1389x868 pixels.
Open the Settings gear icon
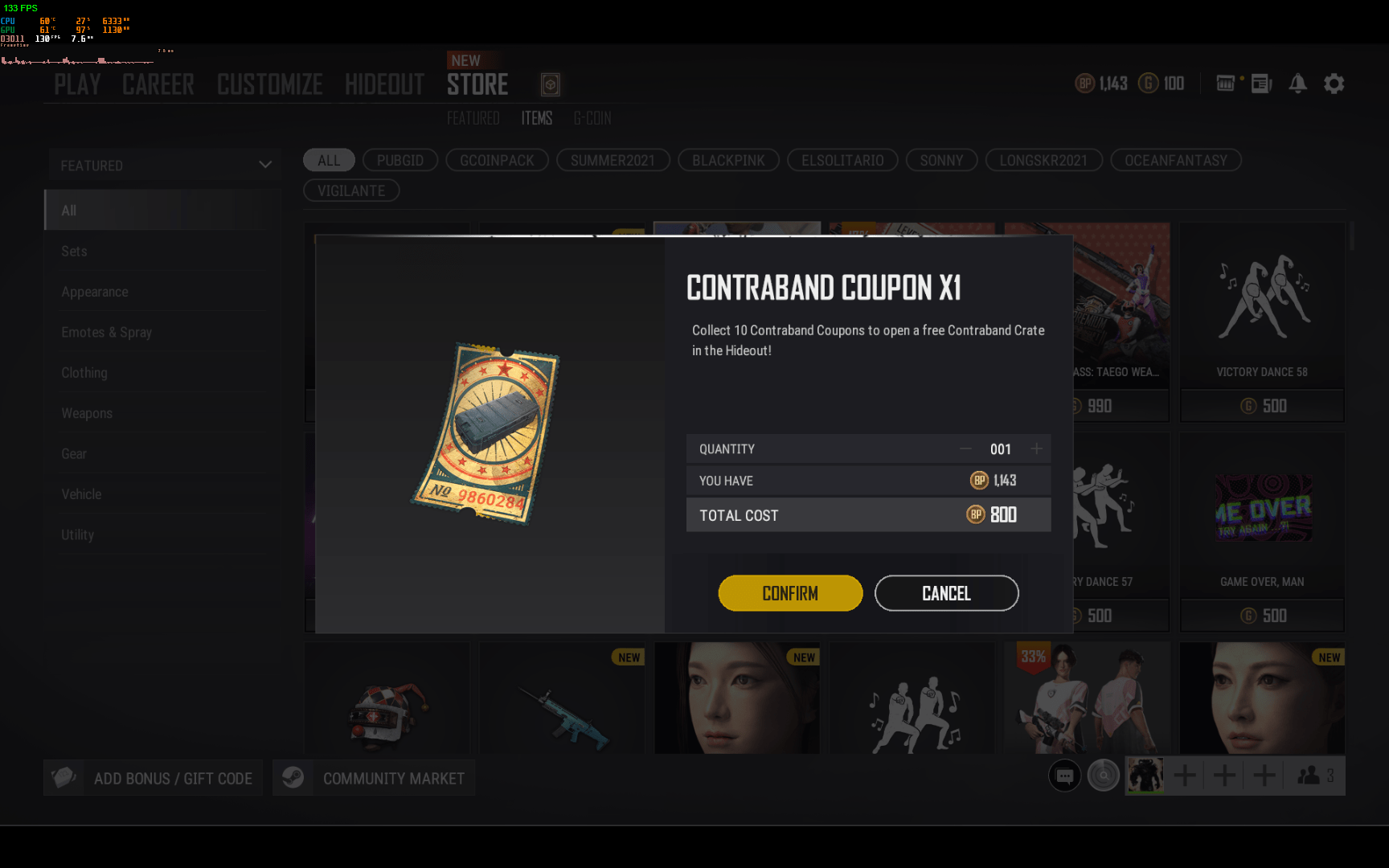click(1334, 84)
